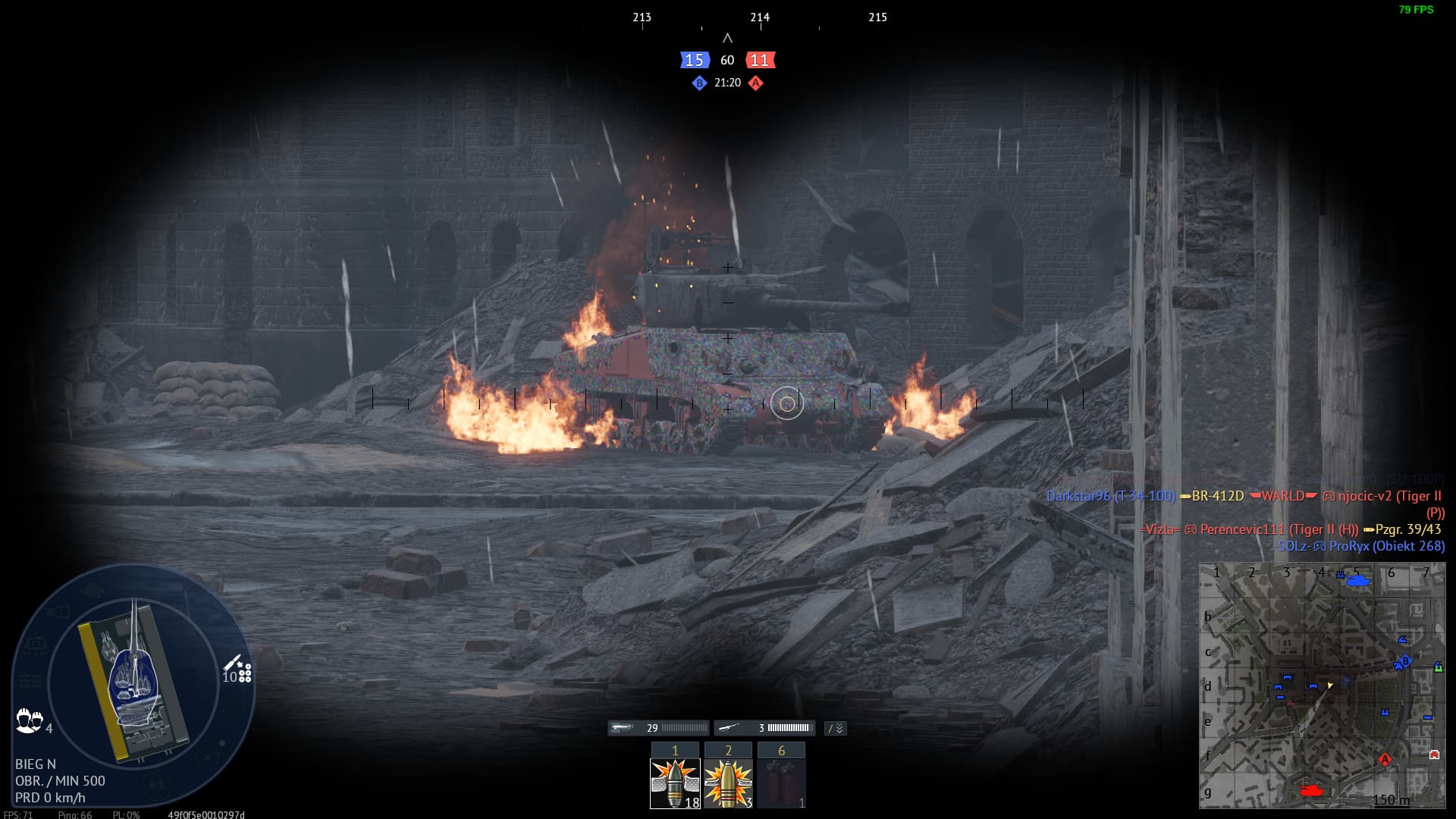Click the blue team score showing 15
Screen dimensions: 1456x819
coord(694,60)
